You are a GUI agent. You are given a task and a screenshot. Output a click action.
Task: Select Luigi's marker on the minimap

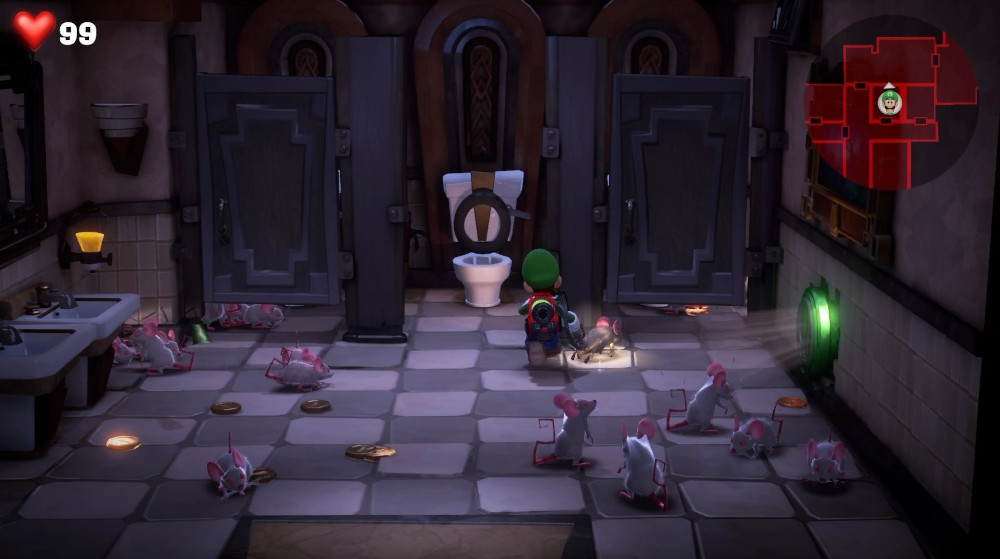(889, 101)
